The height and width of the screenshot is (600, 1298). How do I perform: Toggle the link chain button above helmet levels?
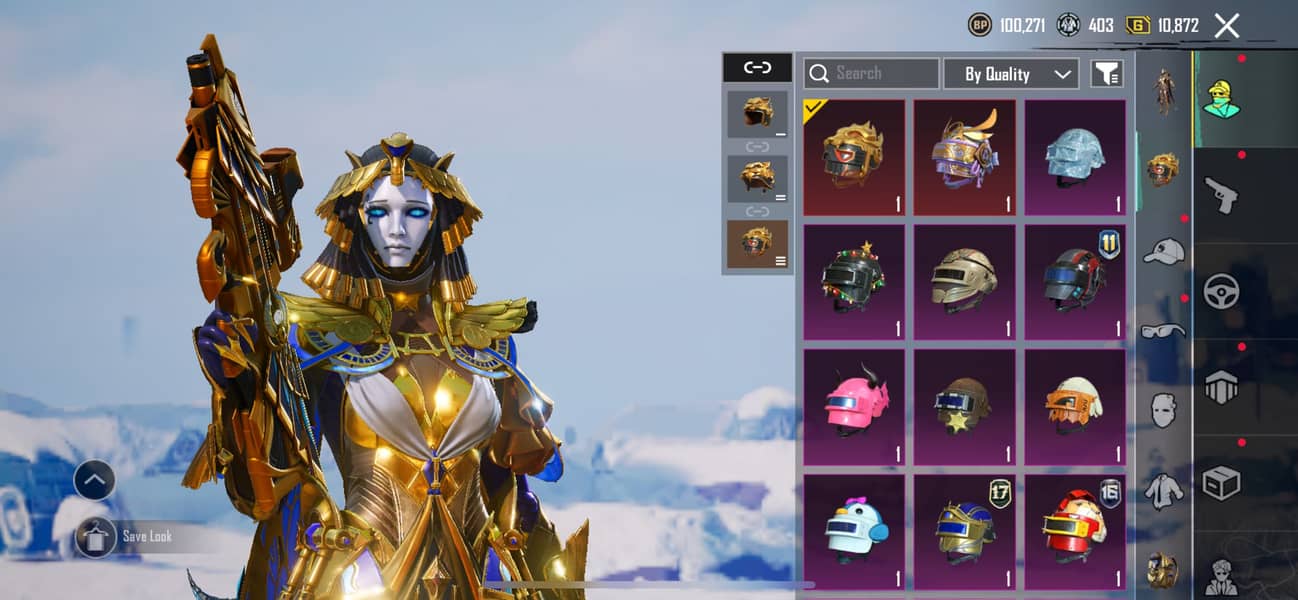pos(757,68)
